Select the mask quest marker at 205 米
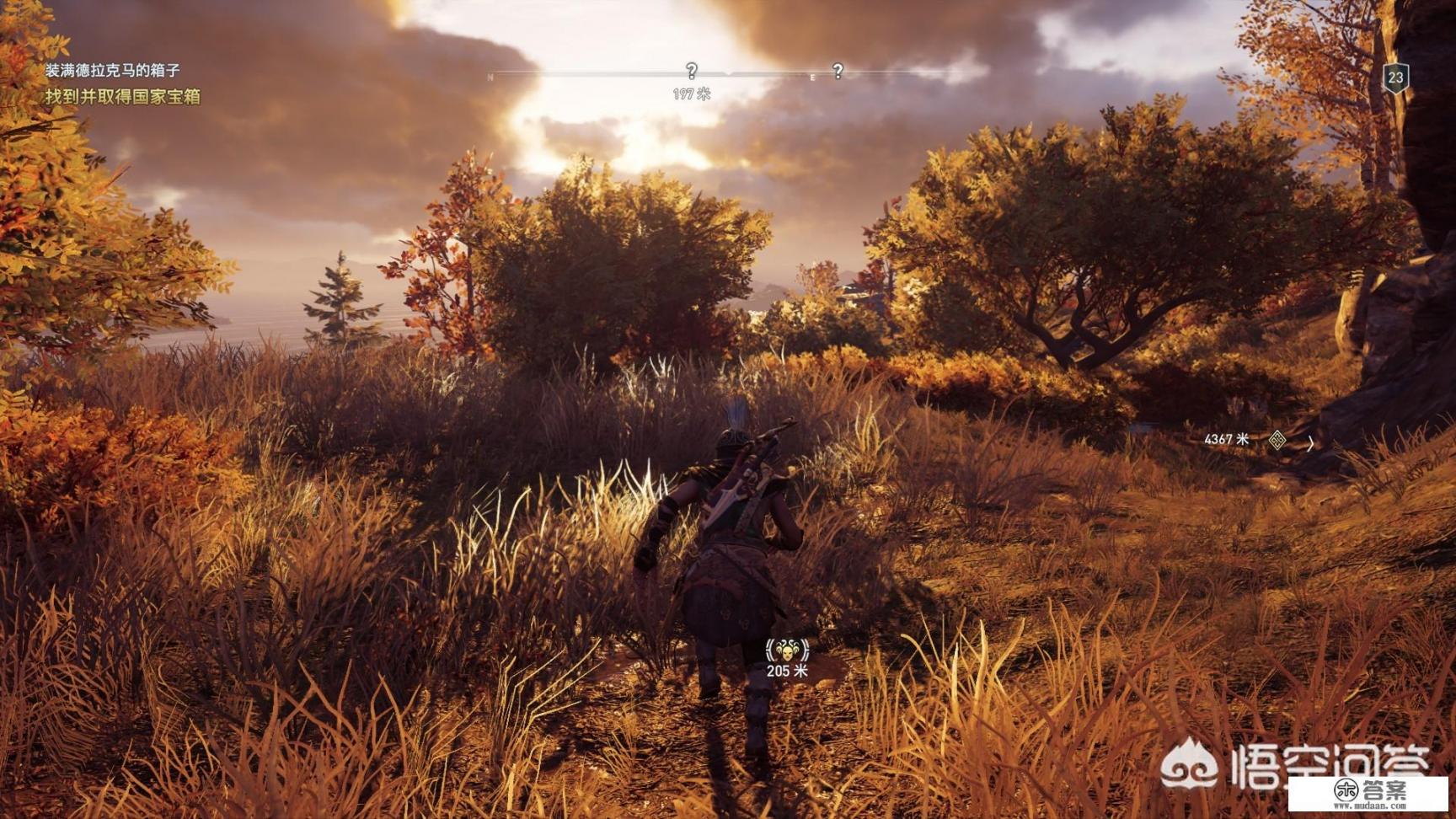 (x=787, y=650)
